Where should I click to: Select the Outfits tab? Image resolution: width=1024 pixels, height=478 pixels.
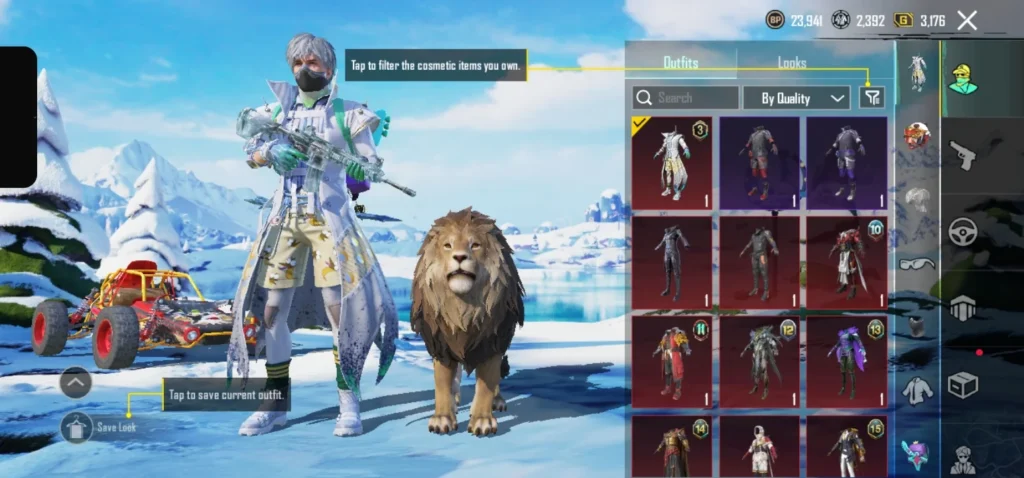pos(681,63)
